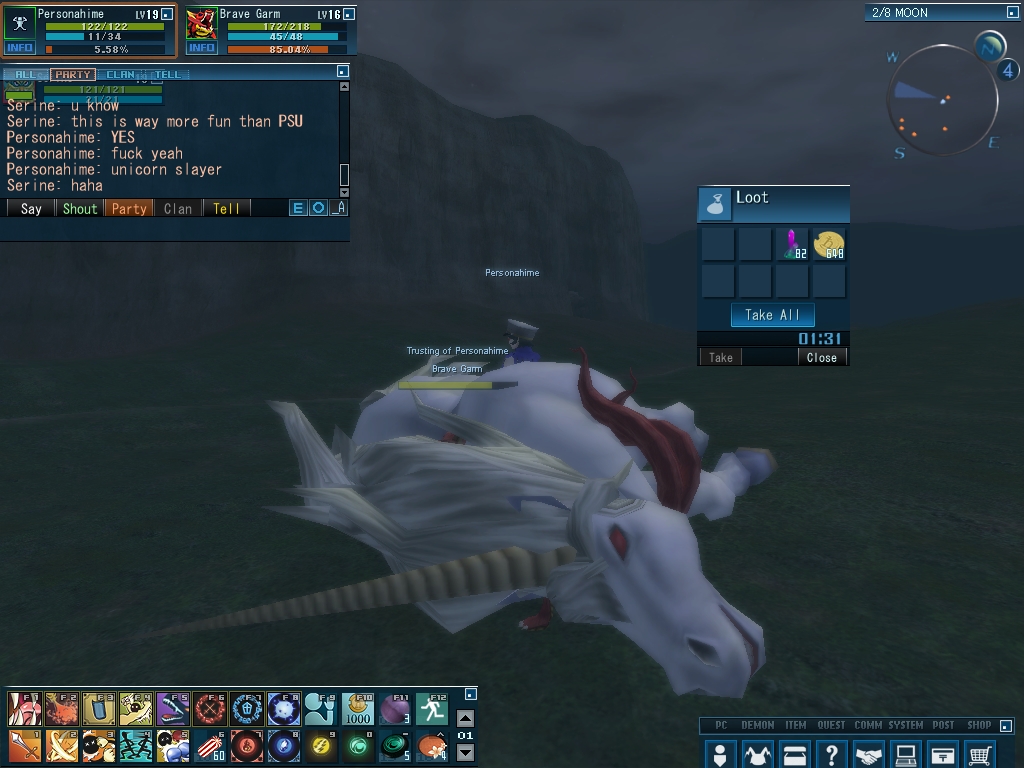Activate the crossed-sword skill in slot 1
This screenshot has height=768, width=1024.
[23, 745]
